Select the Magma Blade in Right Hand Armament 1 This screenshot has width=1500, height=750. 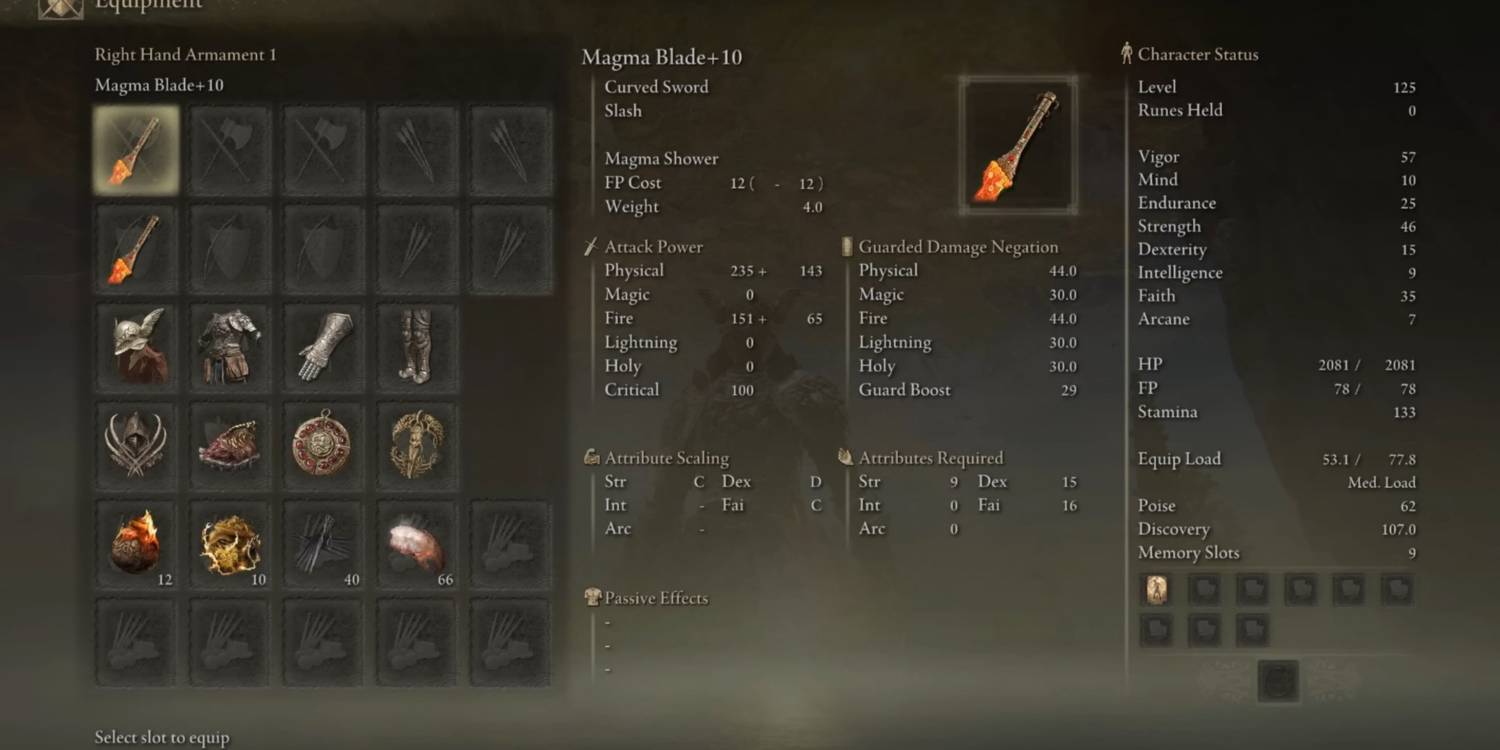pos(134,149)
